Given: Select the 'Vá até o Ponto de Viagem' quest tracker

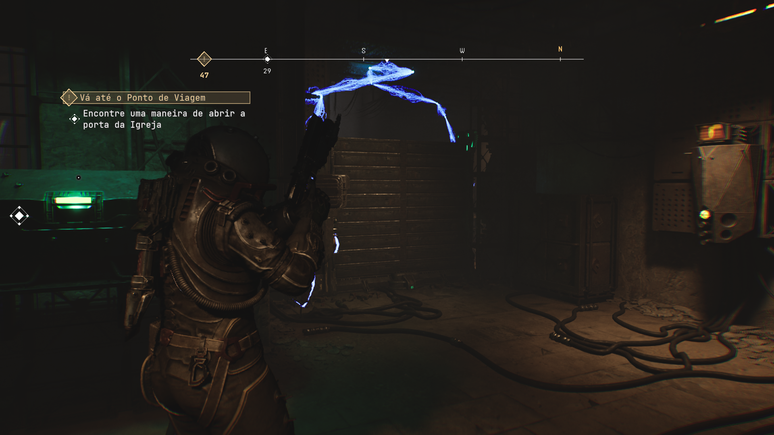Looking at the screenshot, I should coord(155,97).
